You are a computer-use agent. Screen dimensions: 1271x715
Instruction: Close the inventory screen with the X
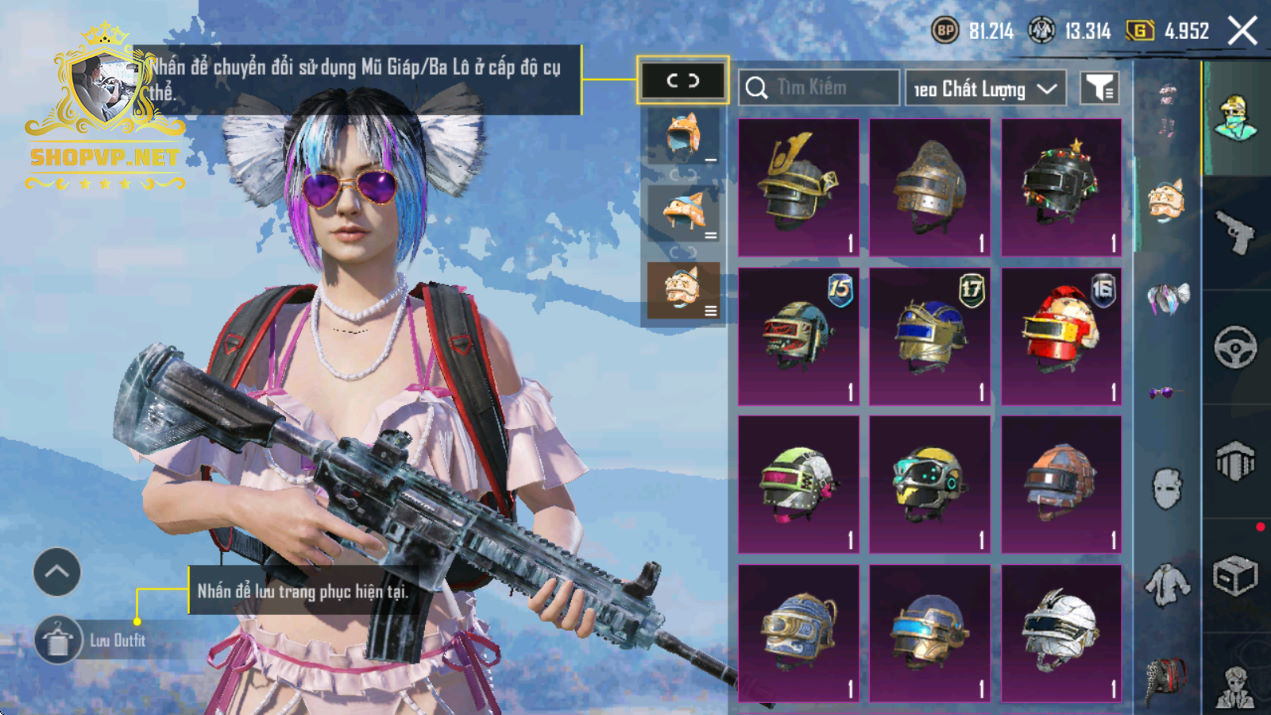pos(1242,31)
